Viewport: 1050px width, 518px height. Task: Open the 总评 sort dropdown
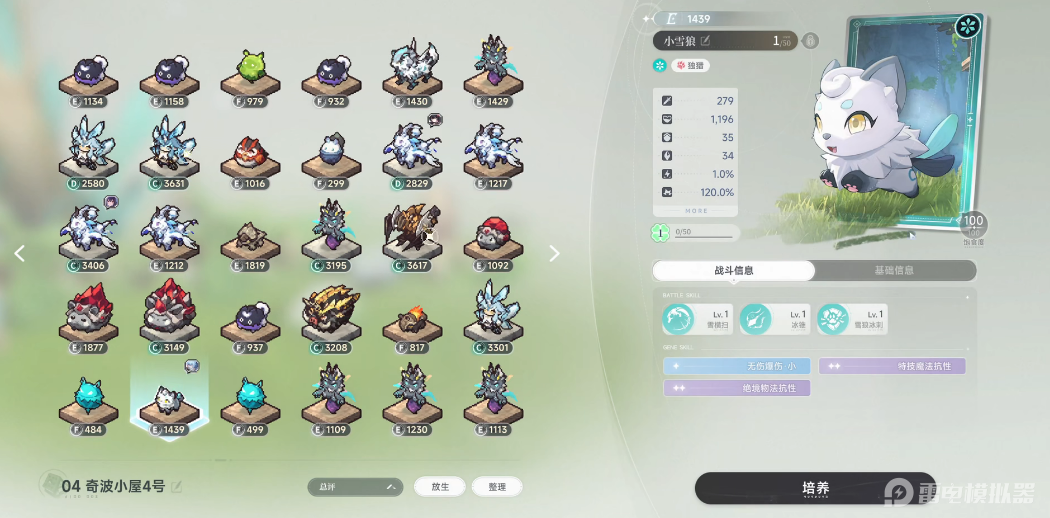[355, 487]
